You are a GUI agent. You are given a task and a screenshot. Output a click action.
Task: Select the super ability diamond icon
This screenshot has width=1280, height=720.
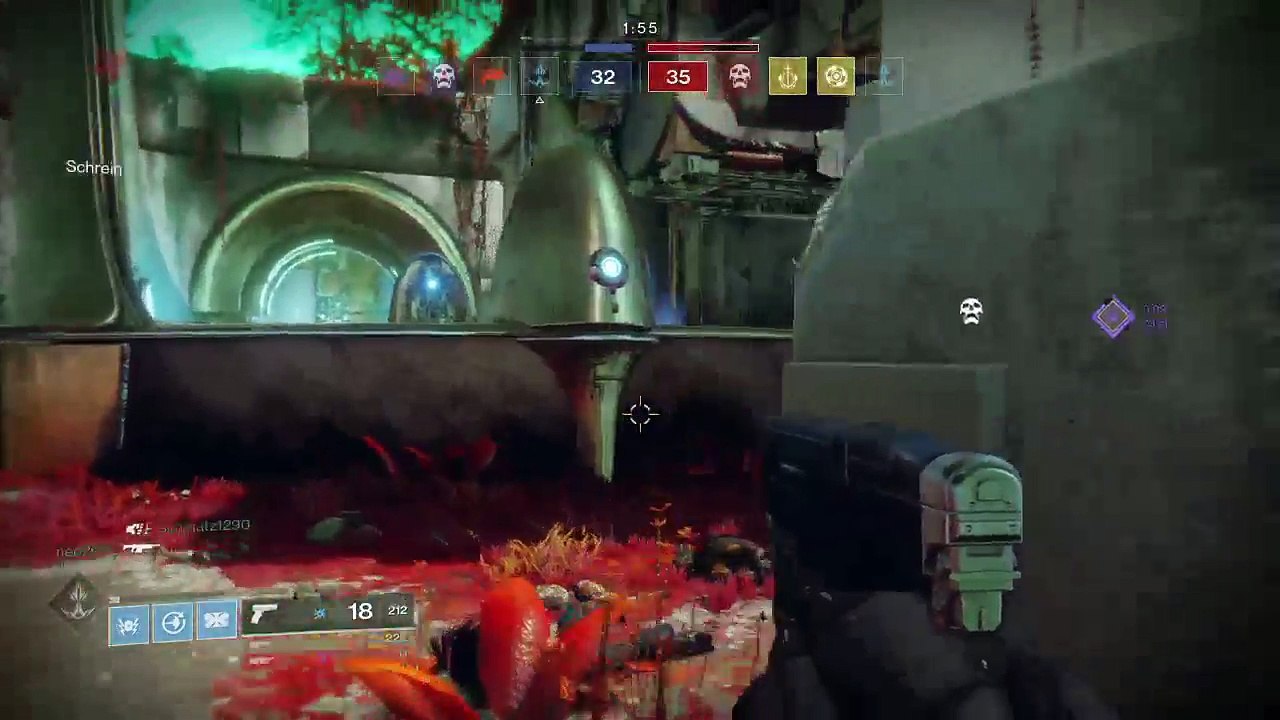(76, 600)
